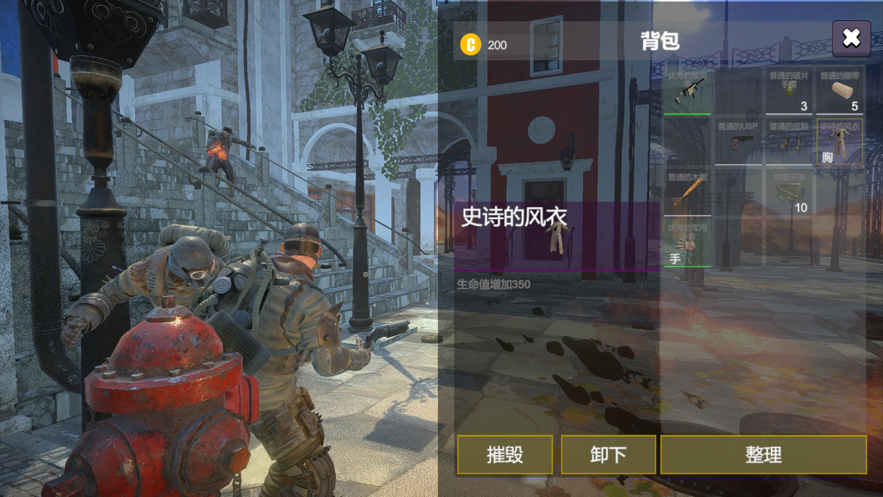Image resolution: width=883 pixels, height=497 pixels.
Task: Select the military gloves slot
Action: 687,243
